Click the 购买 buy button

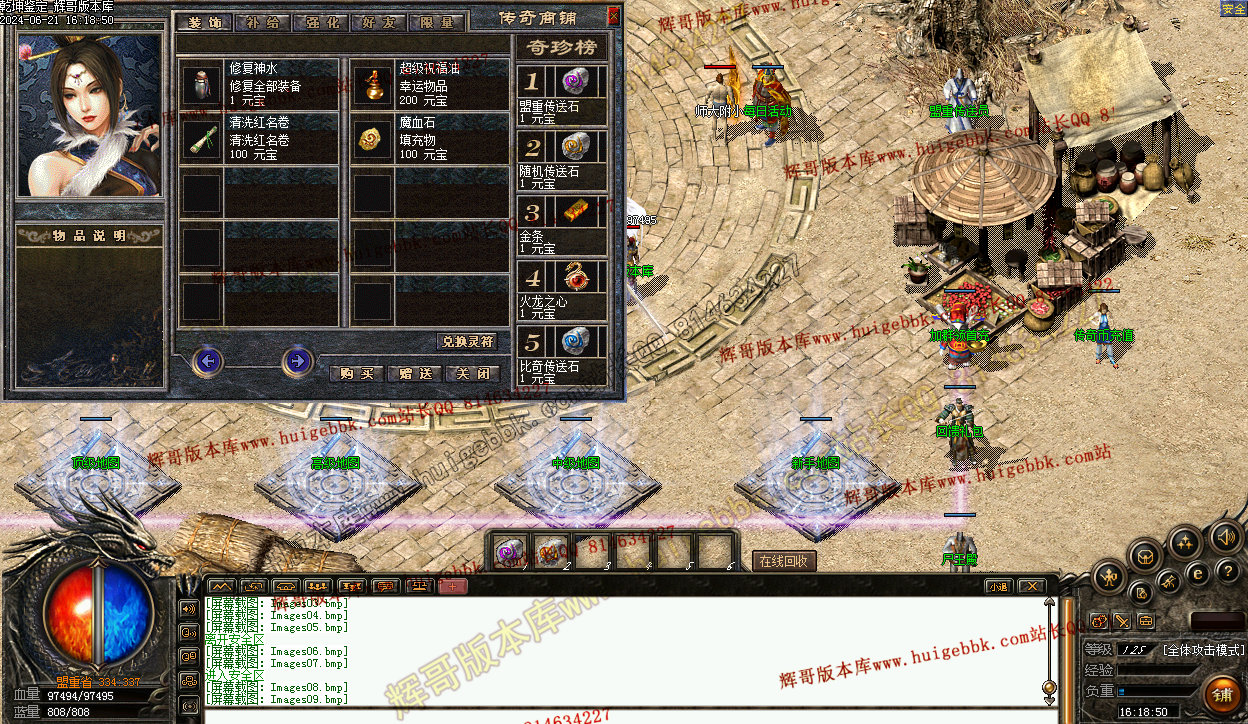pyautogui.click(x=356, y=373)
